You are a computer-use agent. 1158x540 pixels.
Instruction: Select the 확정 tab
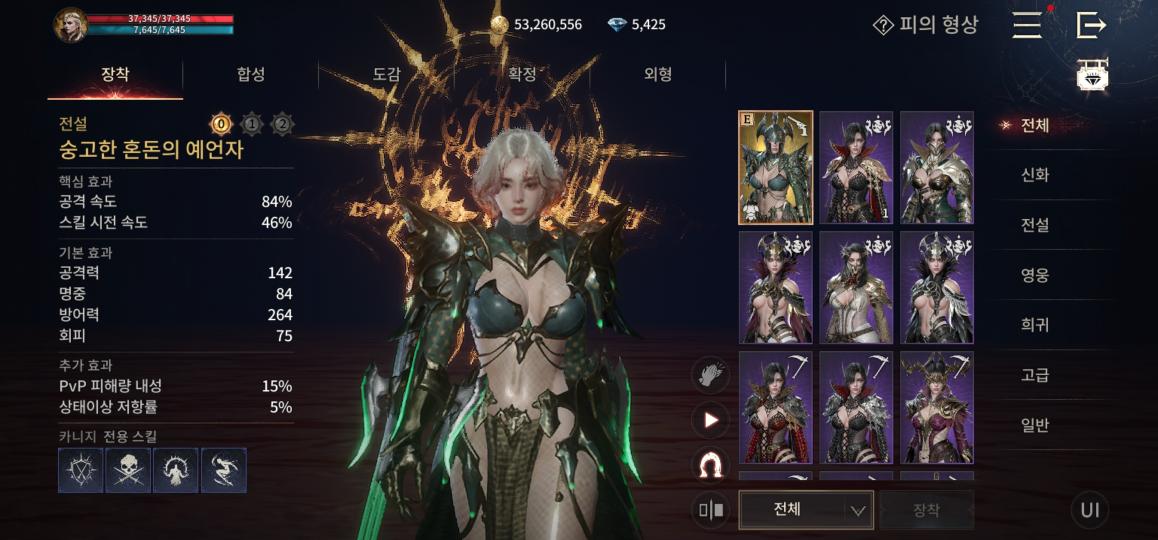(522, 74)
